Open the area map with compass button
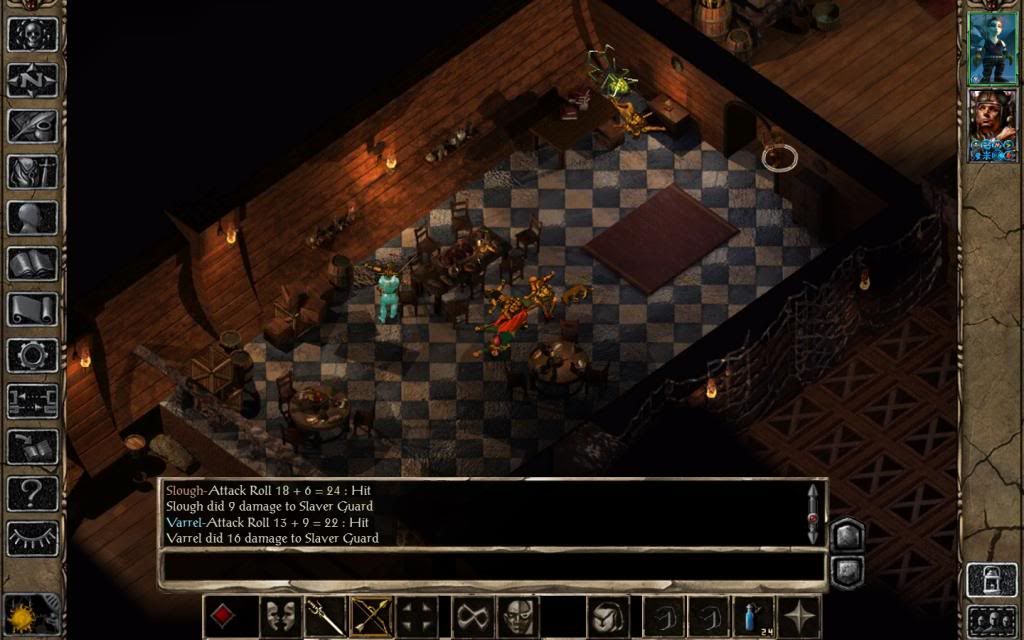Viewport: 1024px width, 640px height. tap(33, 80)
